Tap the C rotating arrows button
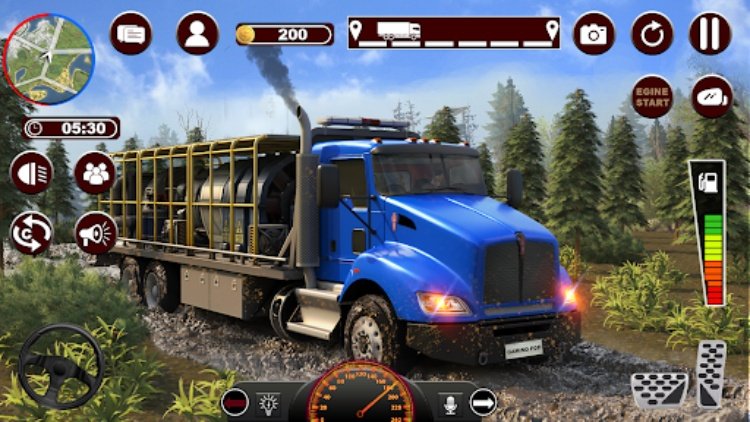 (x=32, y=233)
